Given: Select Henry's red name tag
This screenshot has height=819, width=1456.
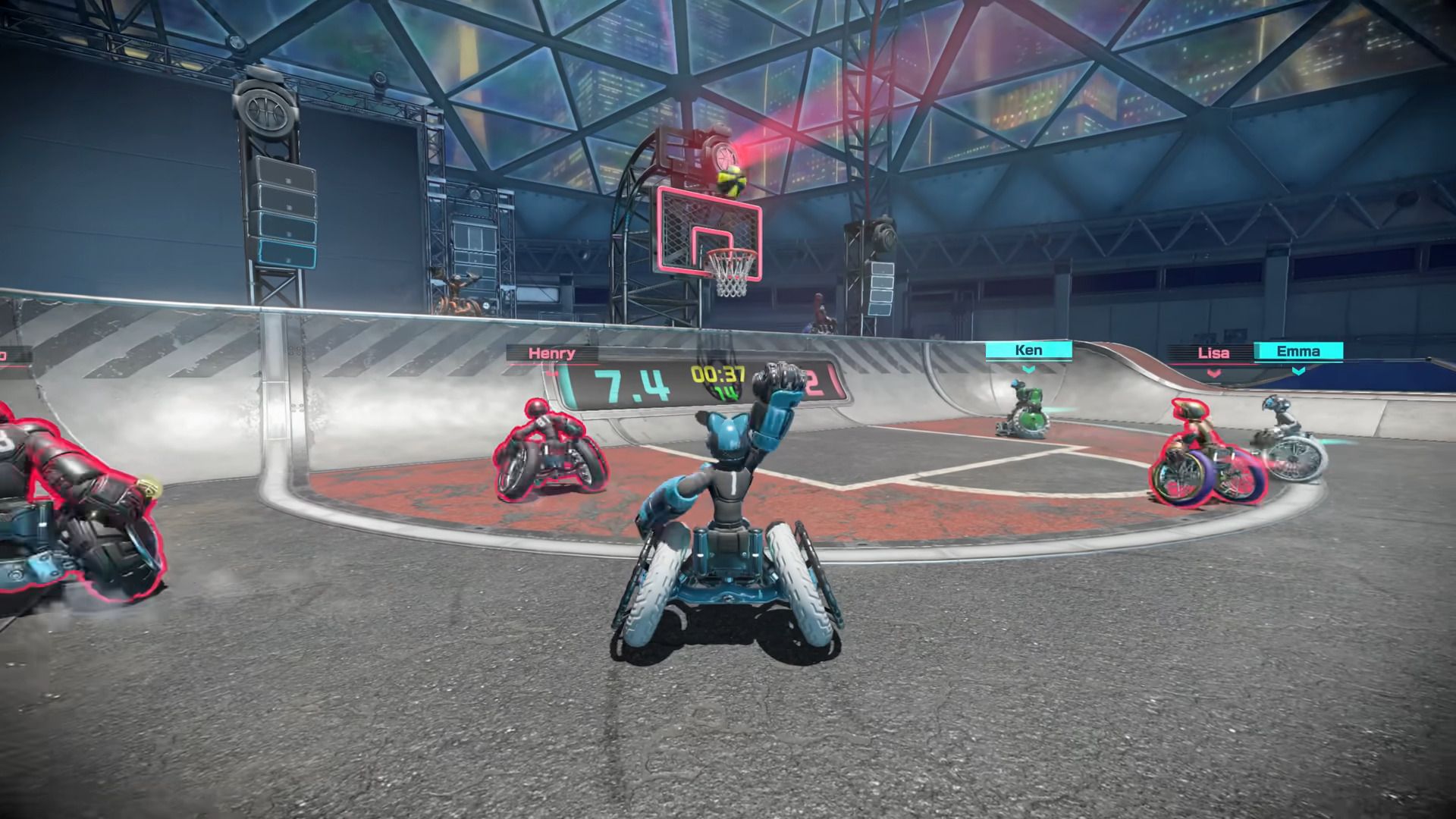Looking at the screenshot, I should [551, 353].
